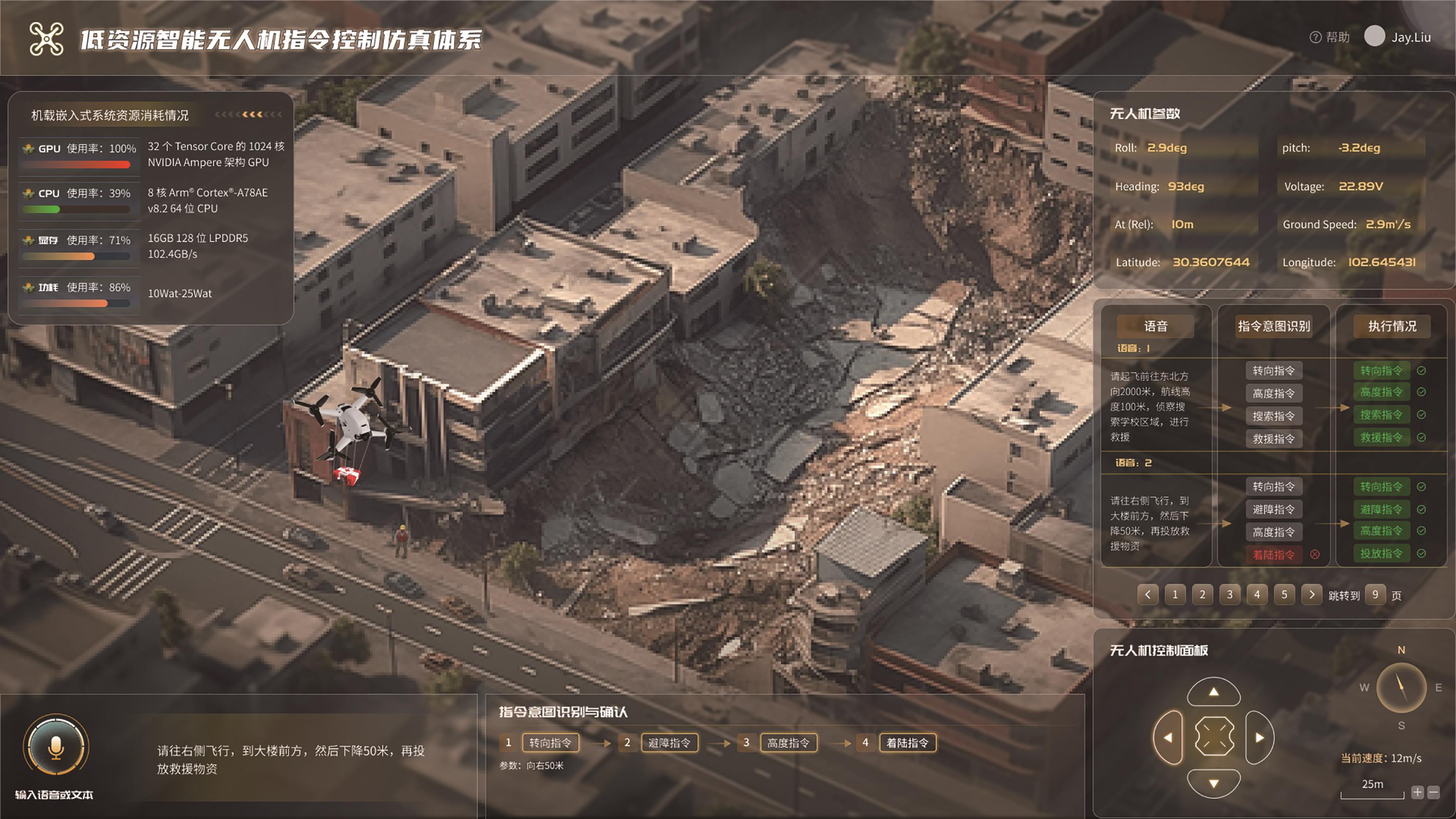Go to page 3 of command log
The width and height of the screenshot is (1456, 819).
[1230, 594]
